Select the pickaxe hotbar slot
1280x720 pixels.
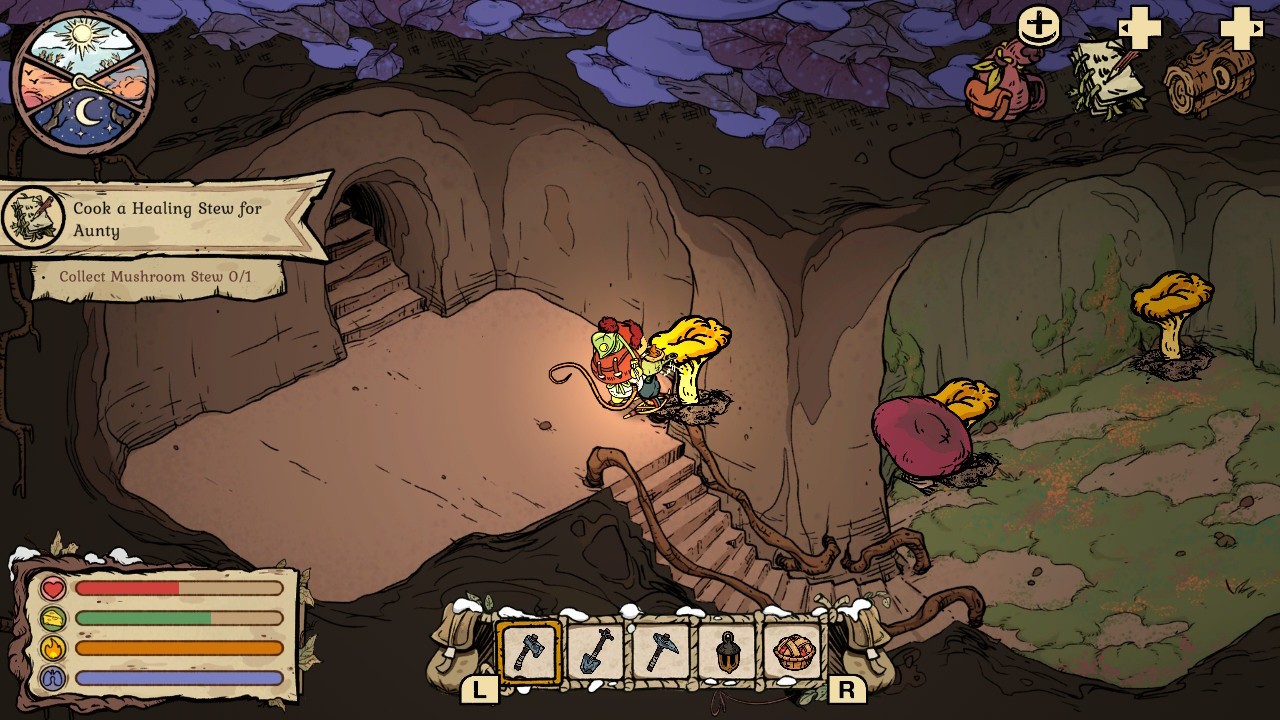(661, 653)
